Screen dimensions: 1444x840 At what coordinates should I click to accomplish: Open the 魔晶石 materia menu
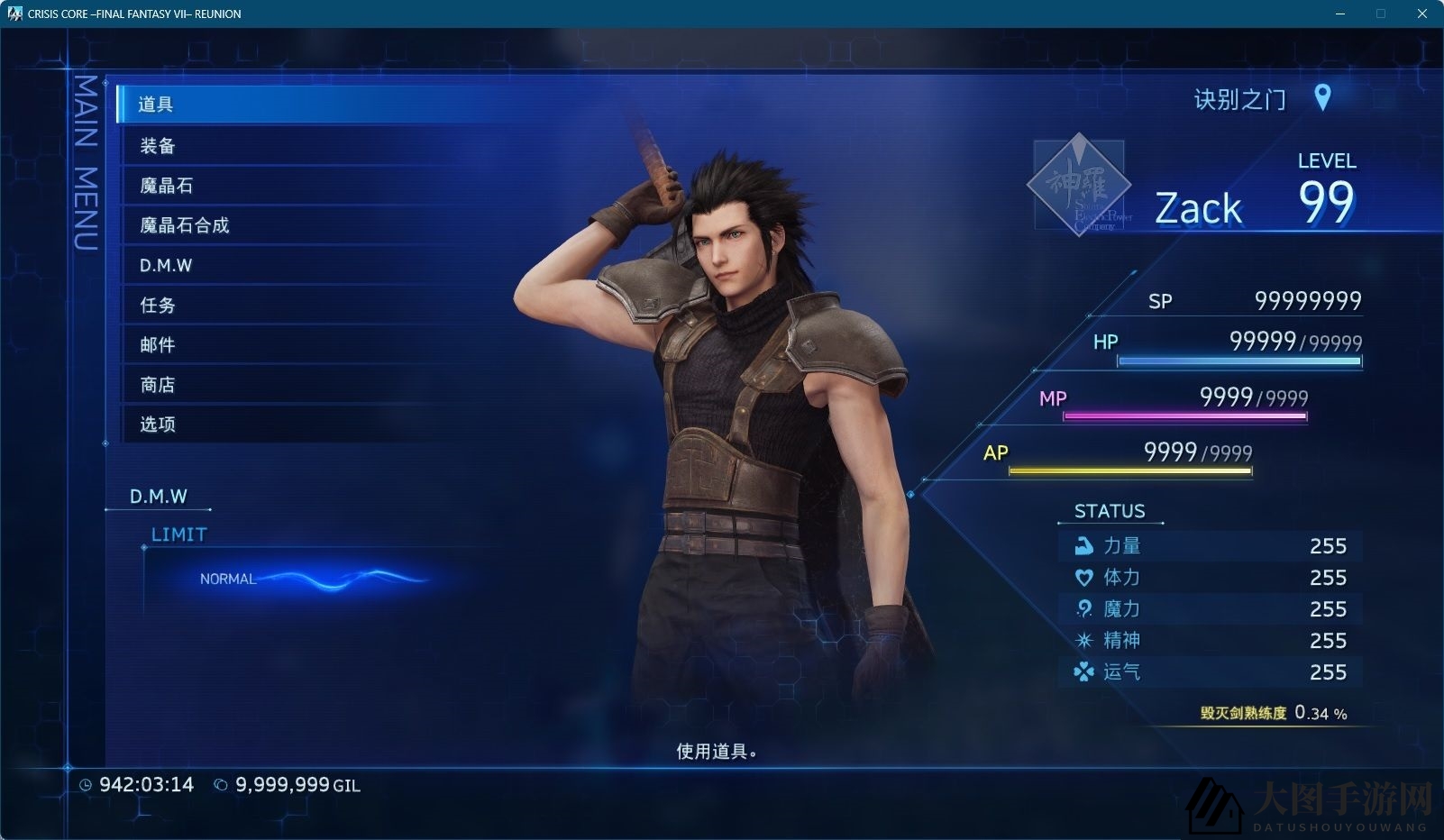pyautogui.click(x=167, y=186)
